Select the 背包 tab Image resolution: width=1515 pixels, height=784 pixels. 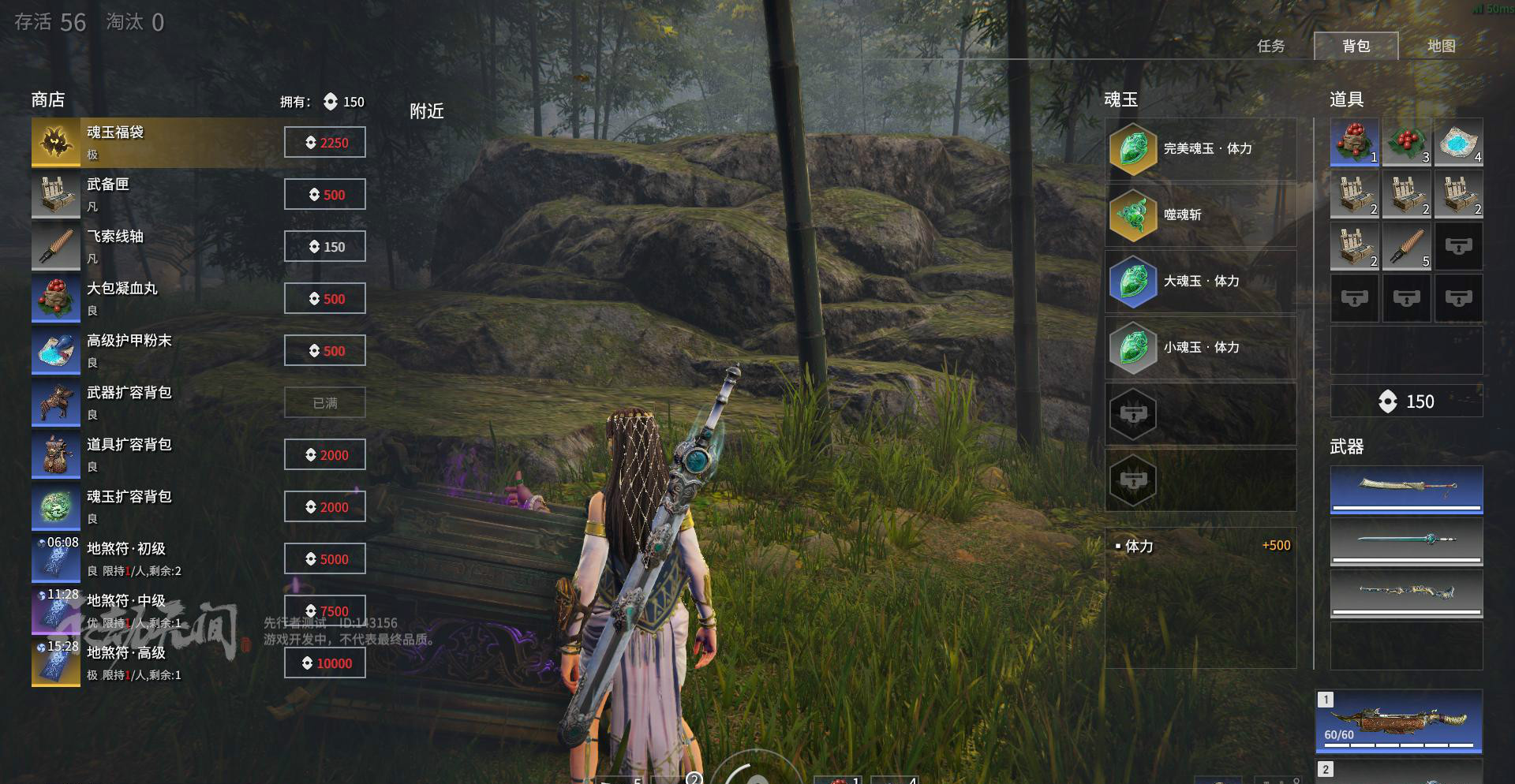[x=1356, y=47]
